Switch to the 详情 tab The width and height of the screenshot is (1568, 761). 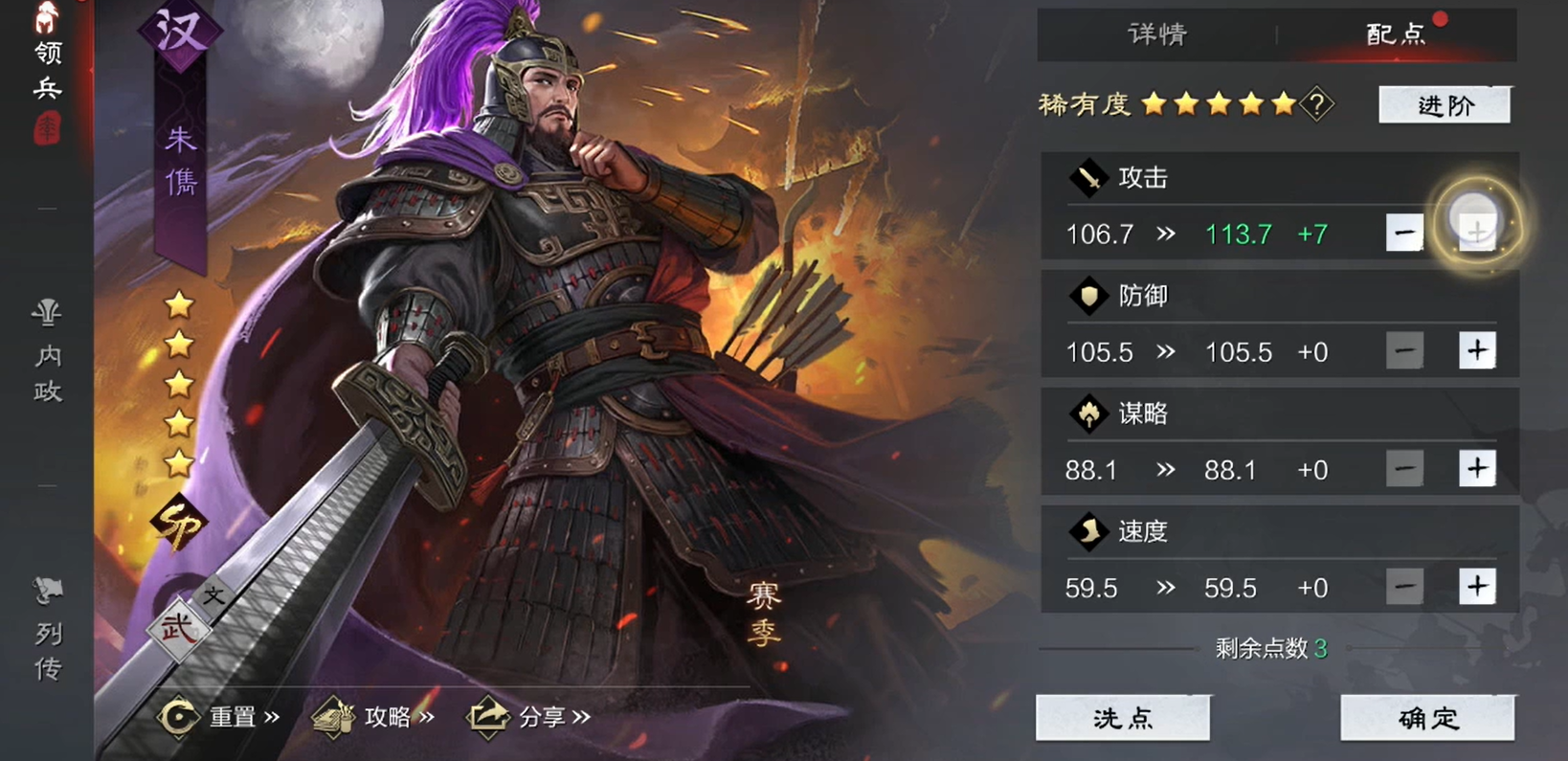1156,34
